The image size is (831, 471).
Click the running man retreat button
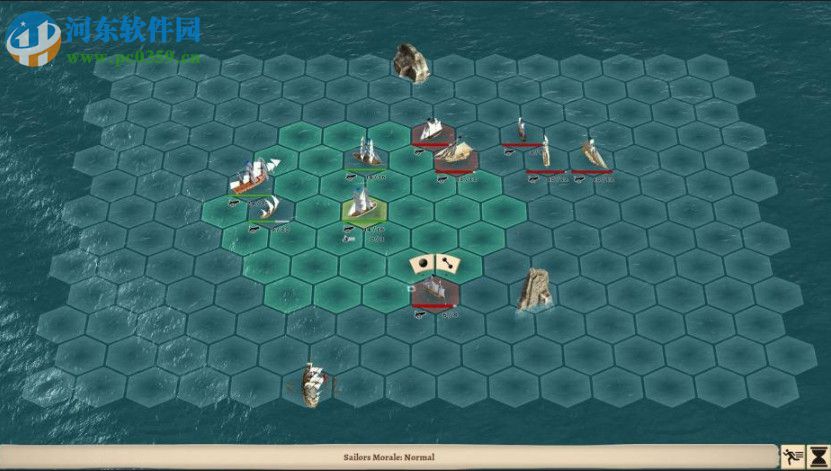pyautogui.click(x=792, y=455)
